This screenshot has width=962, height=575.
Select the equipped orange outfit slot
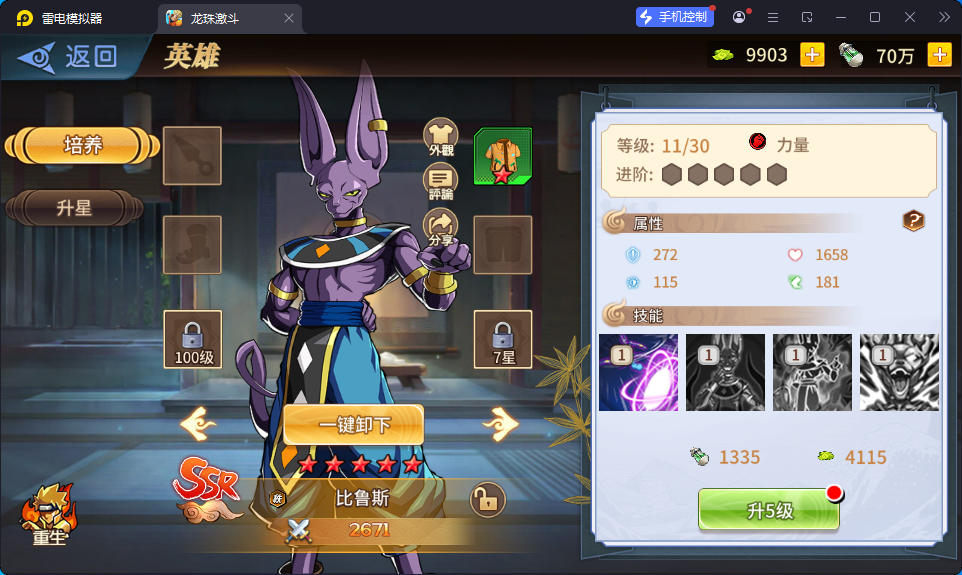point(502,156)
